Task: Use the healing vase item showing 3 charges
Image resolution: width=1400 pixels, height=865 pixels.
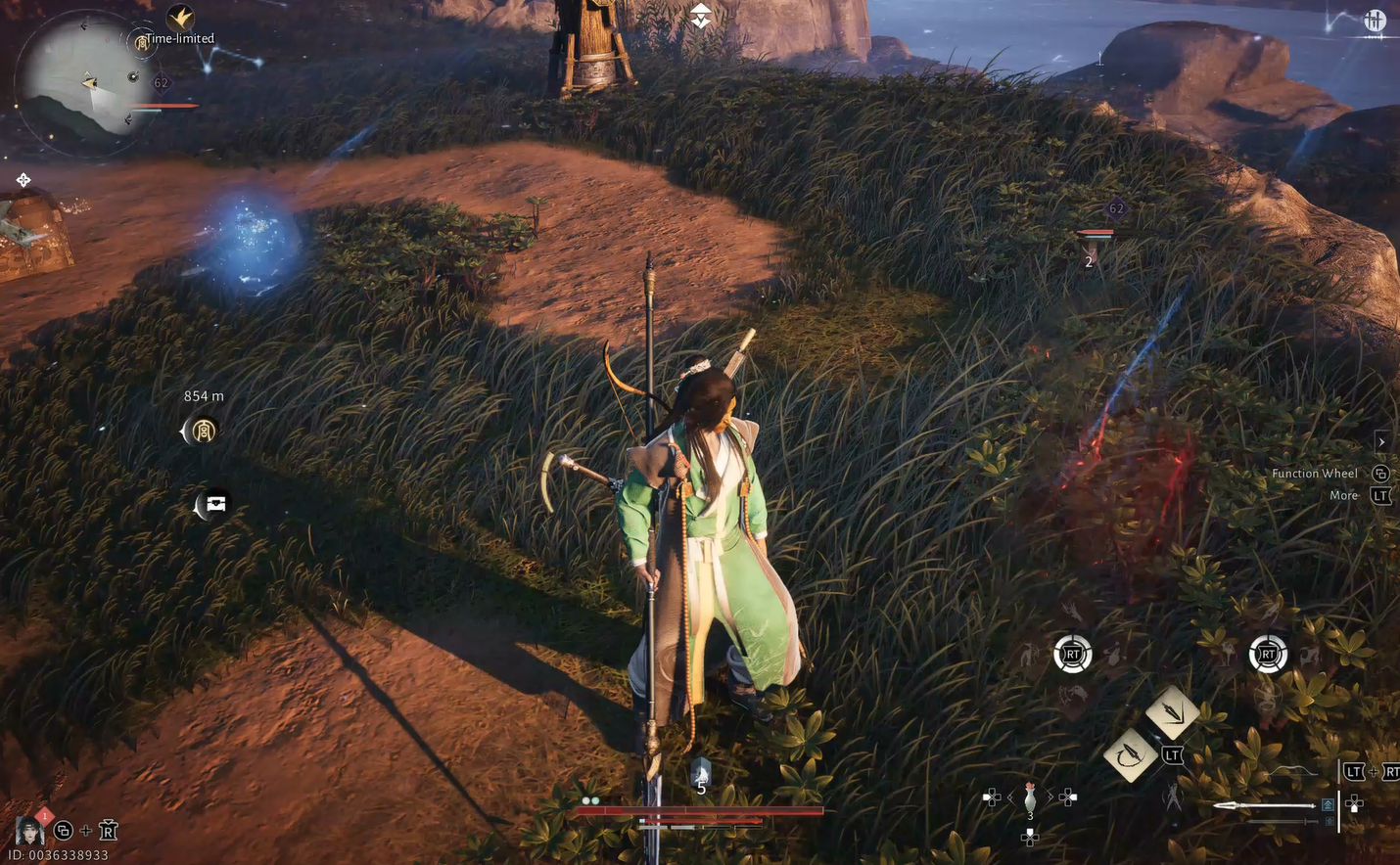Action: [x=1030, y=797]
